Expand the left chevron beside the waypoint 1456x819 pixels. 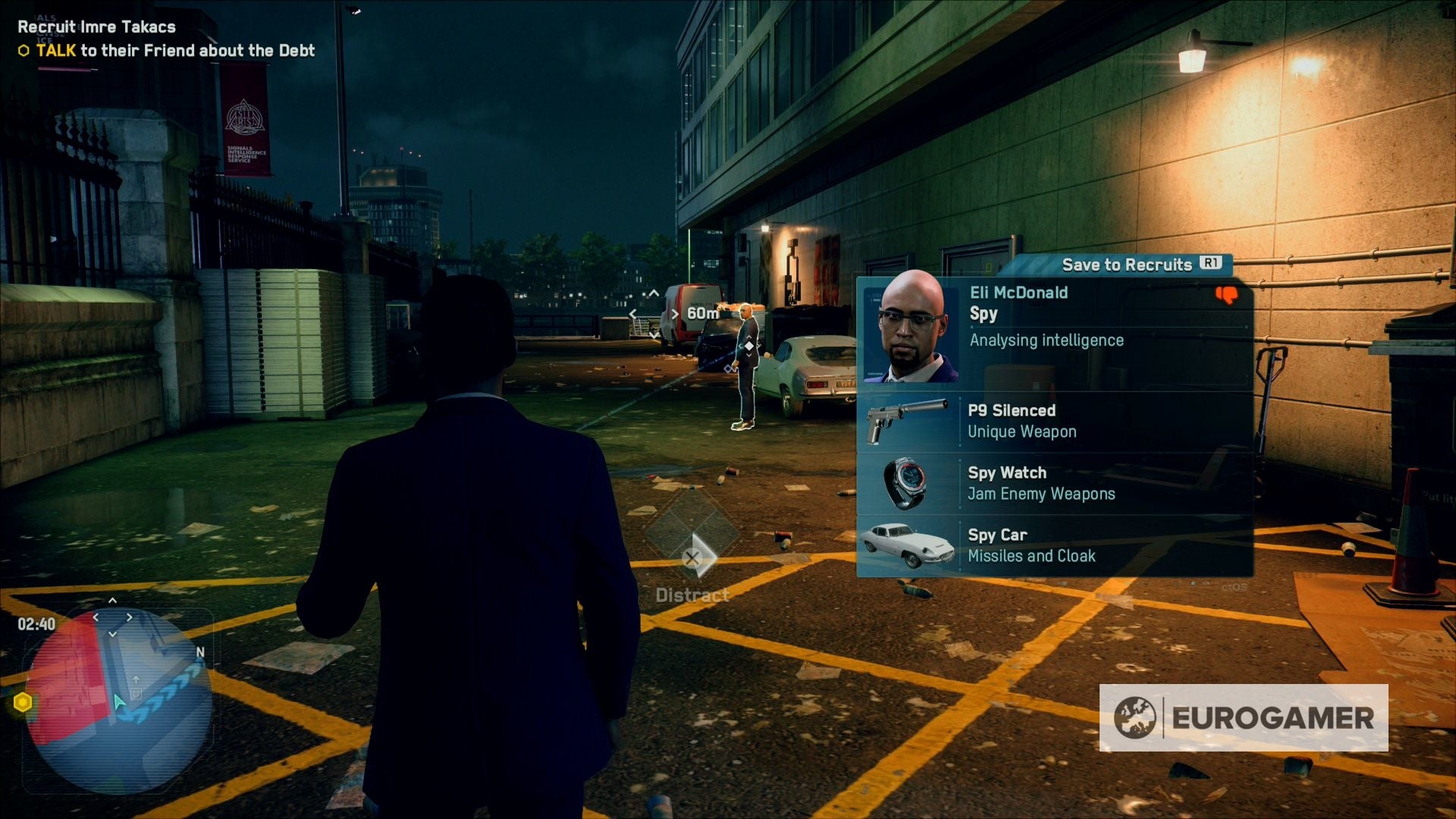point(634,316)
